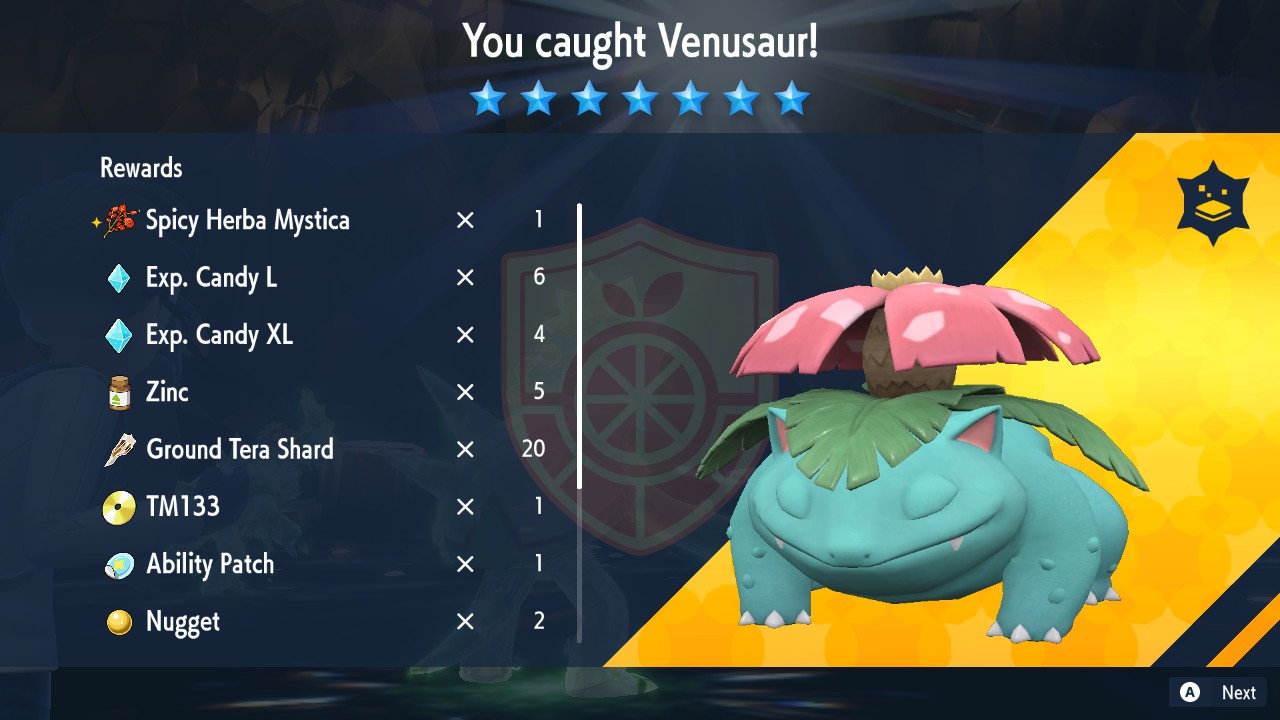Click the Zinc vitamin bottle icon
The image size is (1280, 720).
click(118, 393)
